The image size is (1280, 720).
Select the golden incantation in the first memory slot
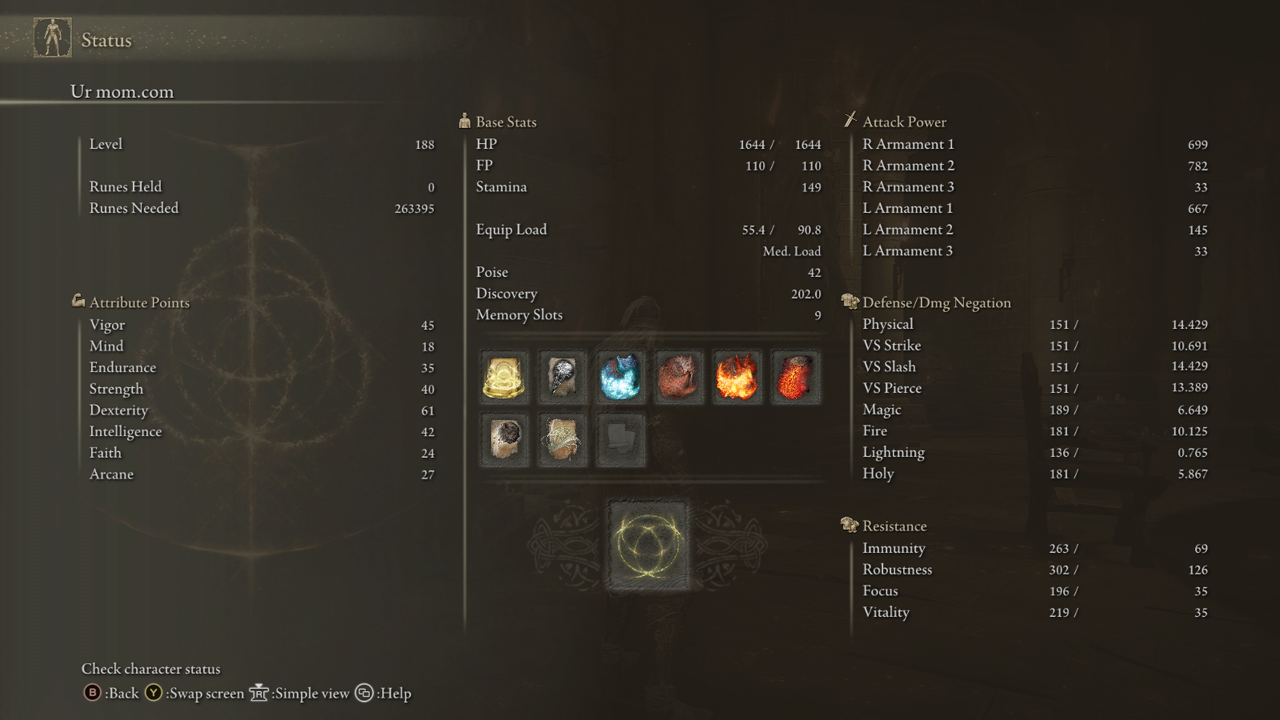pos(503,376)
